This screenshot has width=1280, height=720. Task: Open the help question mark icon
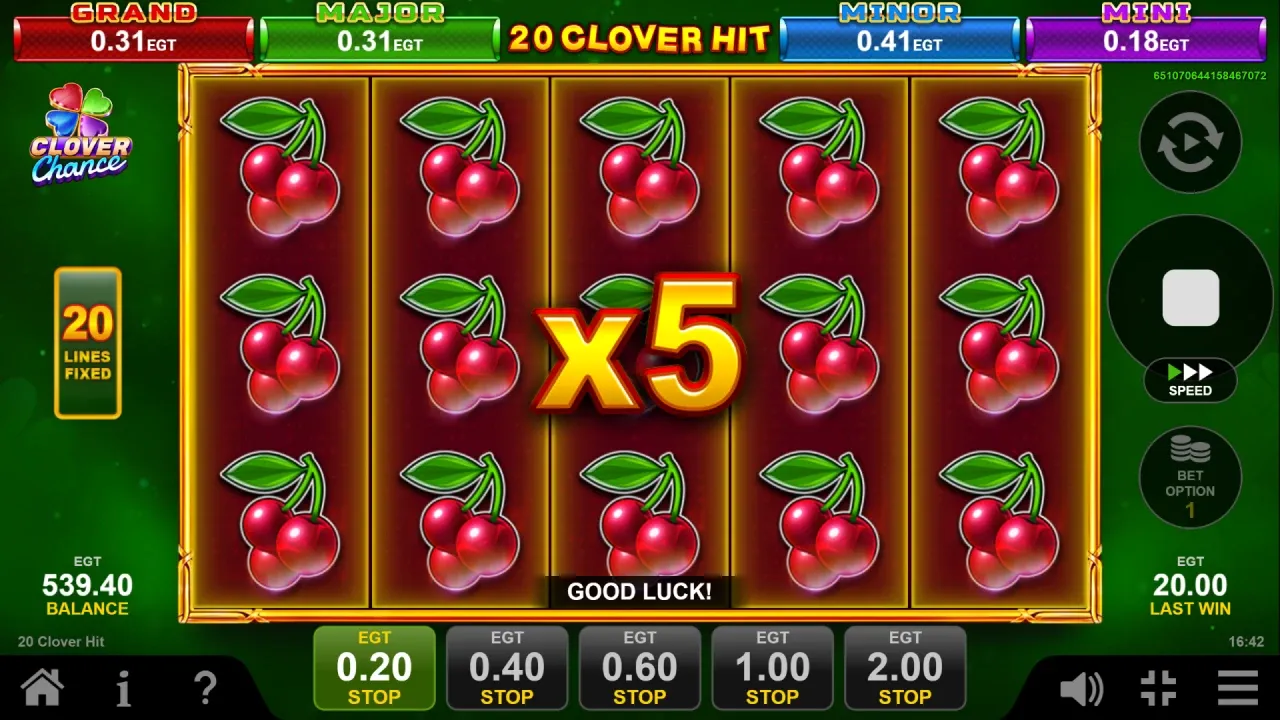(204, 687)
